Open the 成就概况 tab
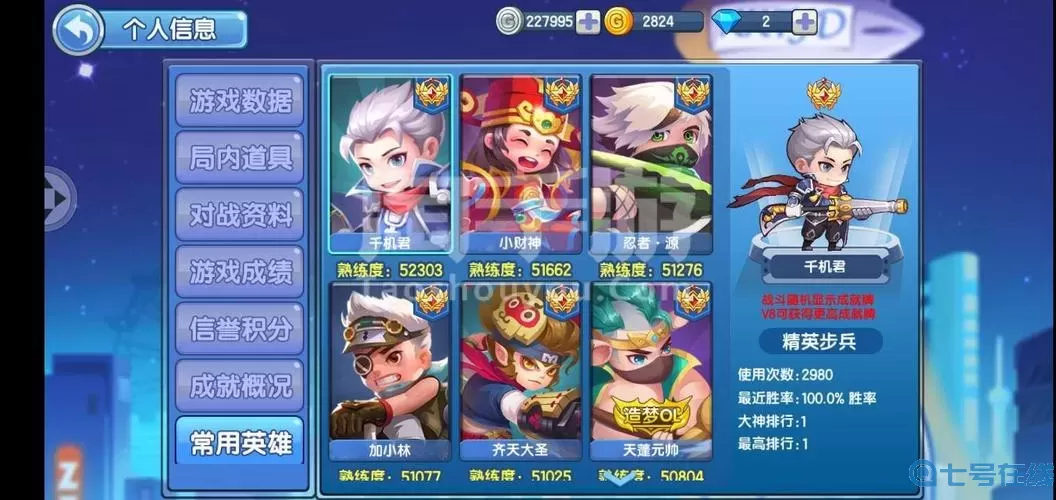The image size is (1056, 500). coord(240,384)
